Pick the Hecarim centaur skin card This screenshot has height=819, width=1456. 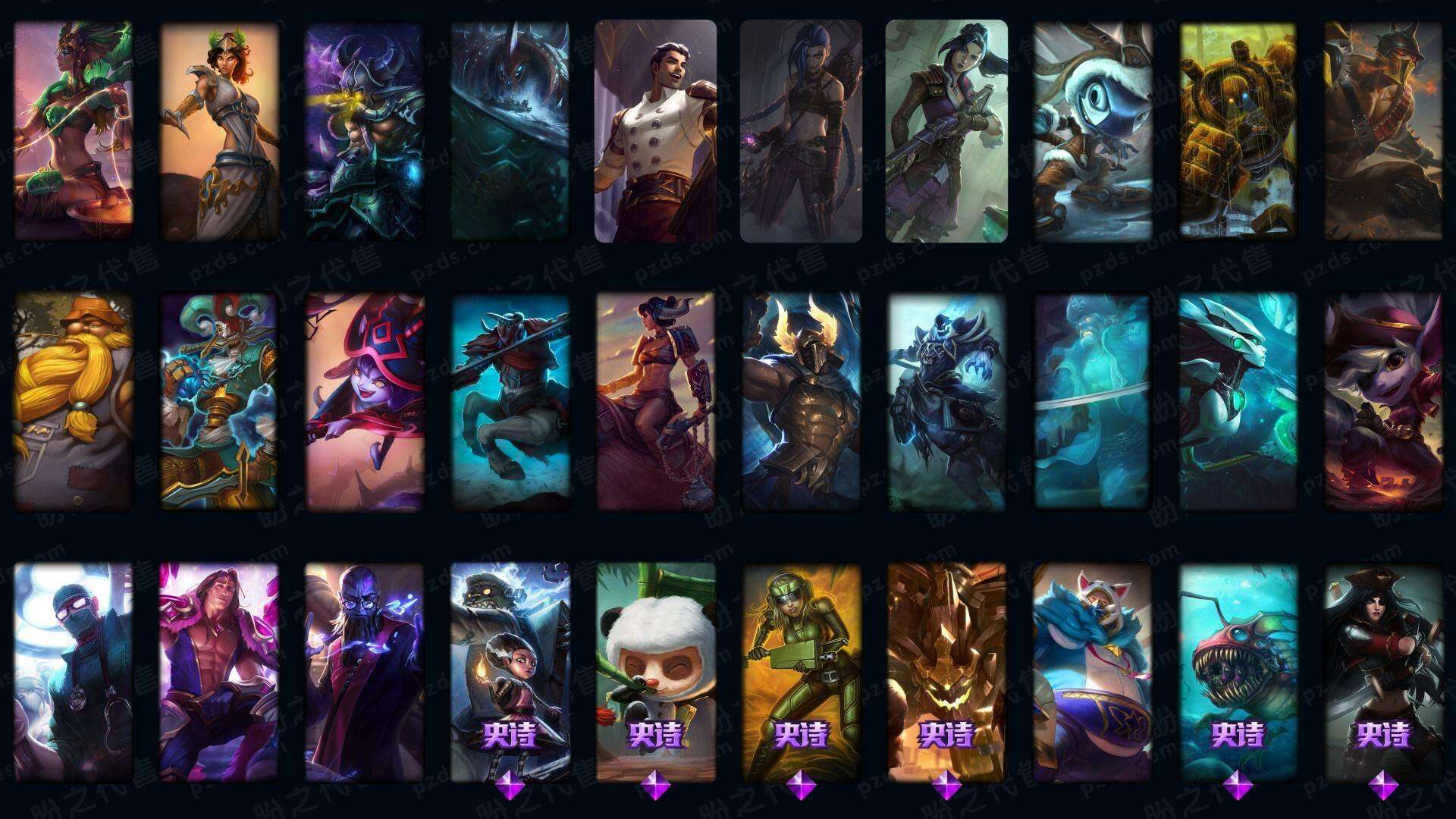click(510, 402)
